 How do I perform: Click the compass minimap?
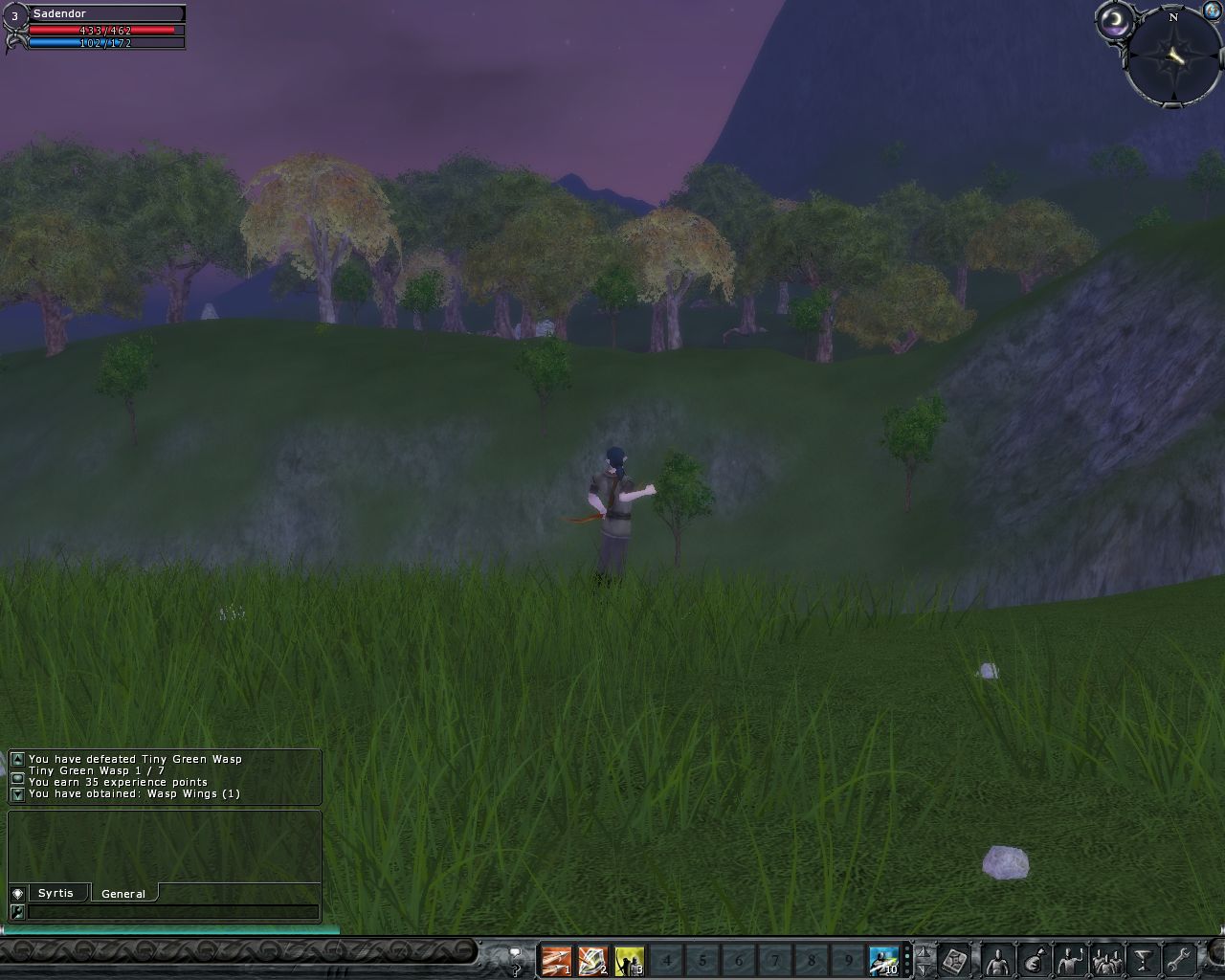point(1173,57)
